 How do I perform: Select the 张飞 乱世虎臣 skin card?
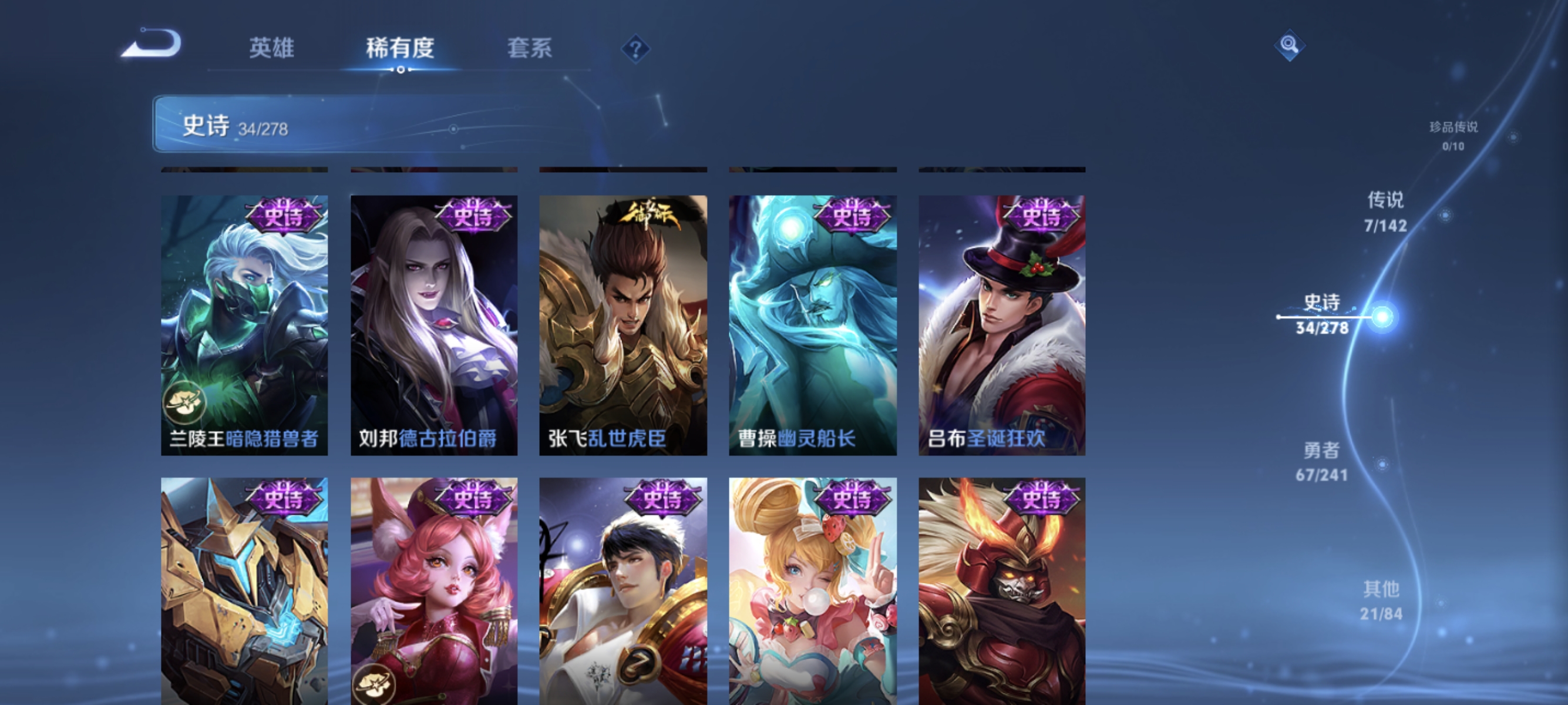coord(623,317)
